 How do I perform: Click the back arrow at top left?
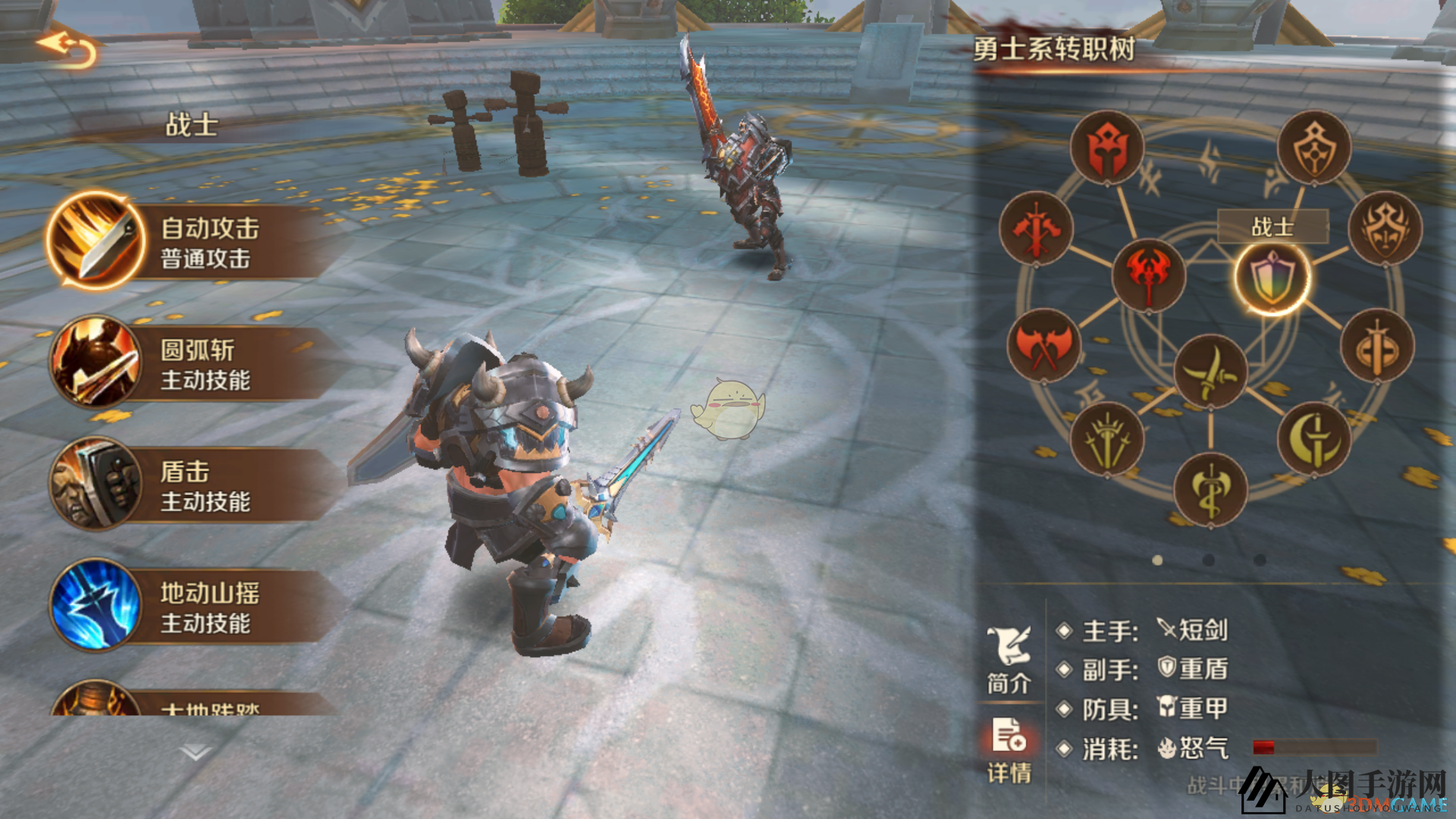click(64, 45)
